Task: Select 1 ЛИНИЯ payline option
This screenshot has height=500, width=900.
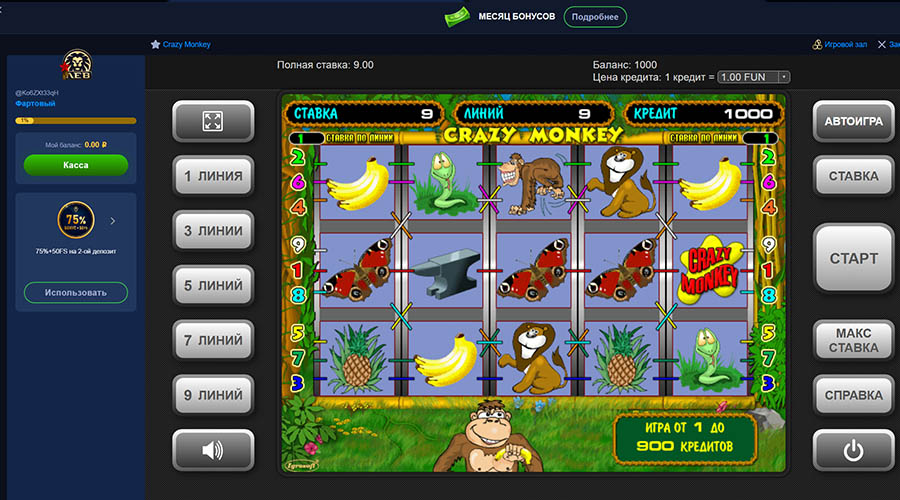Action: pos(213,176)
